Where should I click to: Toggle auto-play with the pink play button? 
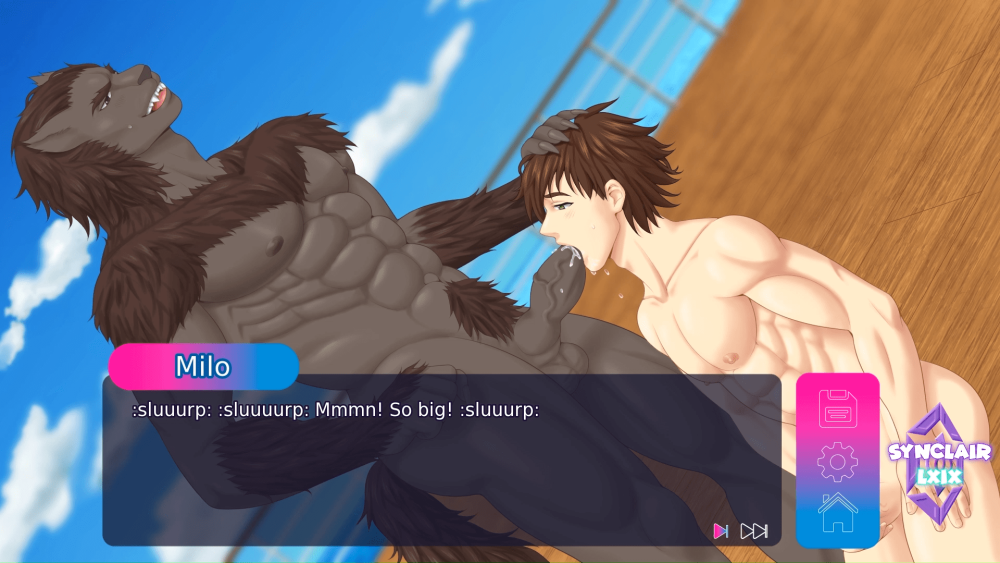[x=720, y=531]
